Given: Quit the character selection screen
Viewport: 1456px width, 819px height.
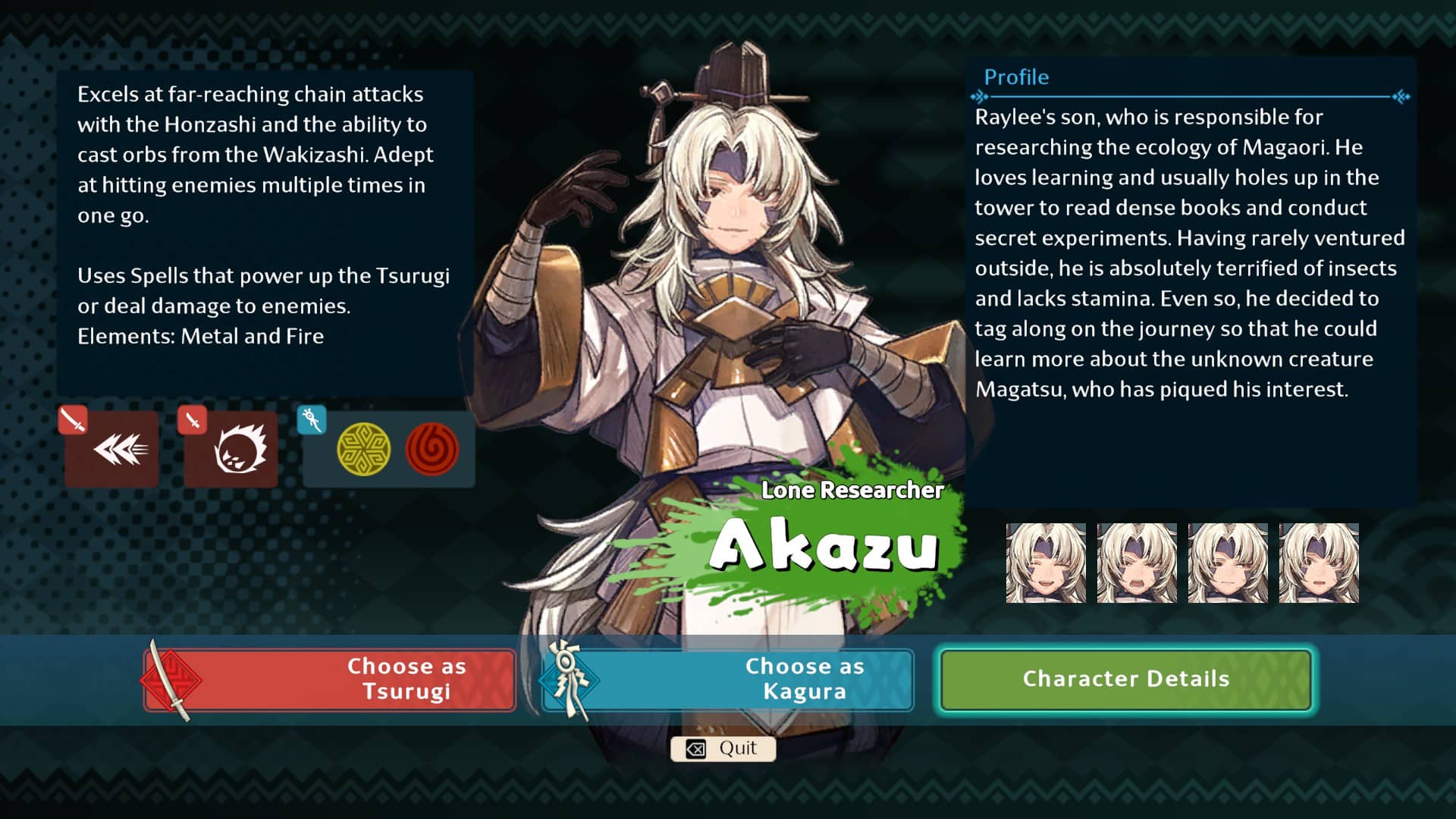Looking at the screenshot, I should pyautogui.click(x=723, y=748).
